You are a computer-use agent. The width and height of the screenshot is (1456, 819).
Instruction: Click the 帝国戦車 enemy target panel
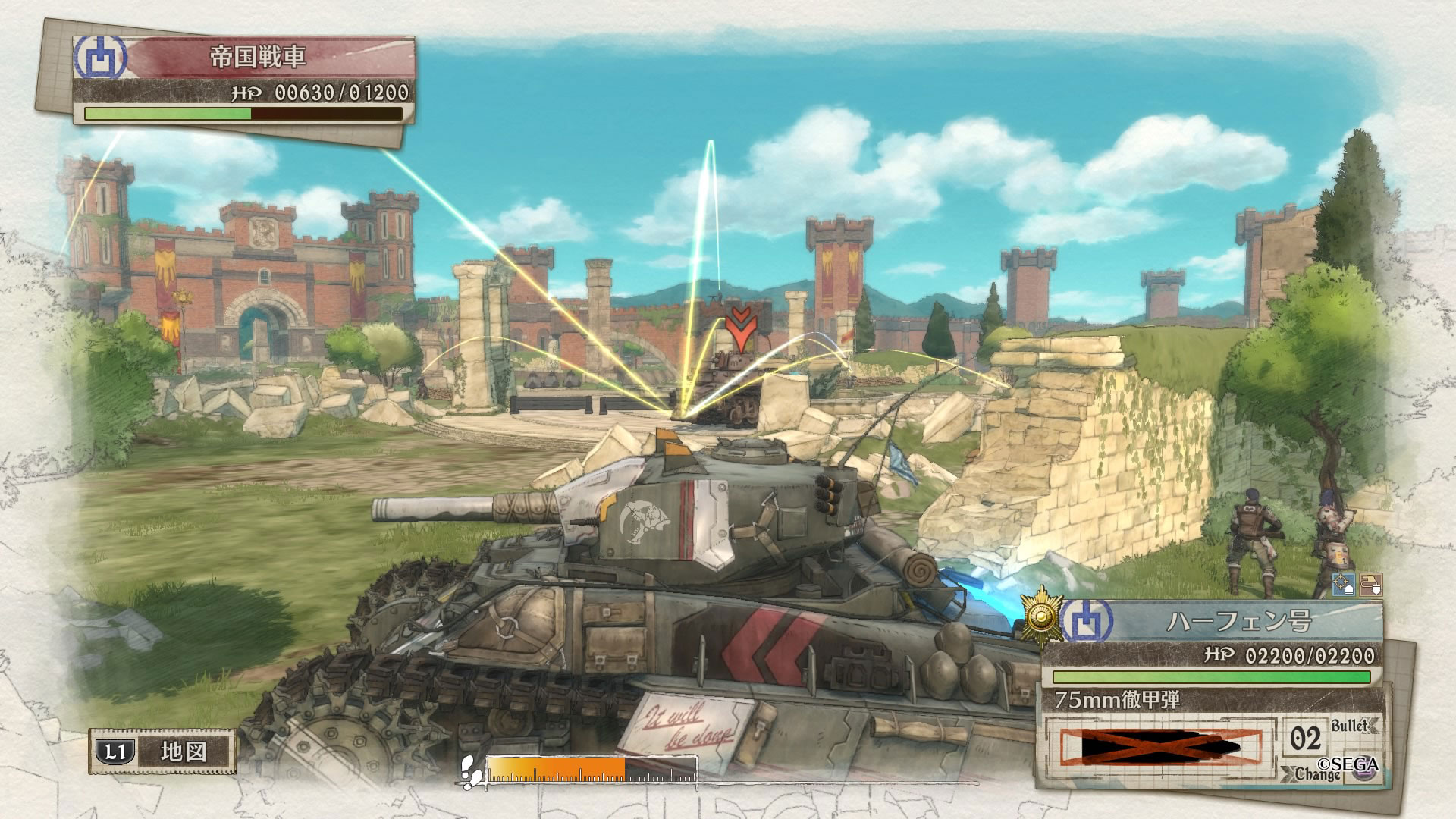tap(259, 58)
